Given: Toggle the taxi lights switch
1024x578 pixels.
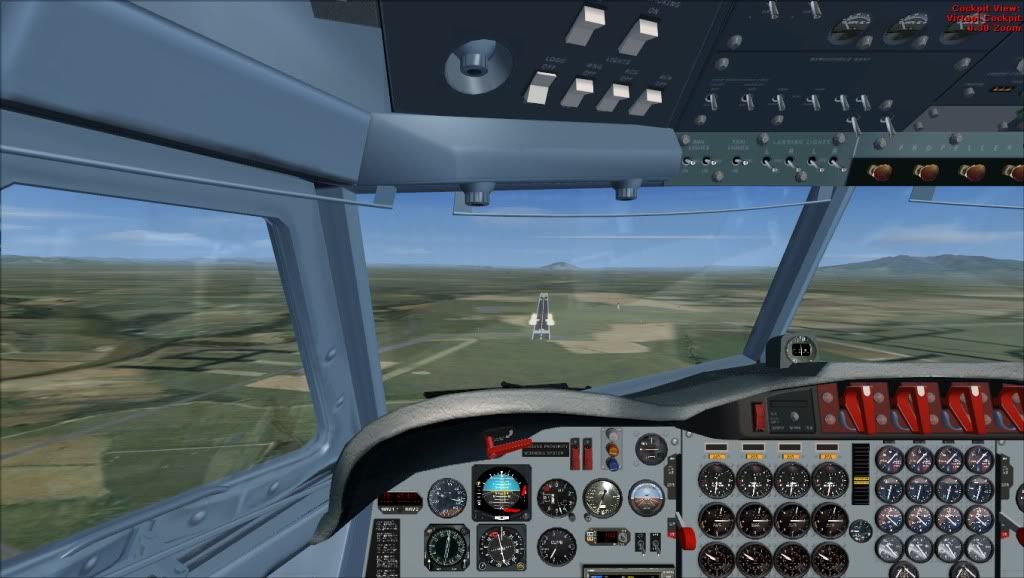Looking at the screenshot, I should pyautogui.click(x=741, y=161).
